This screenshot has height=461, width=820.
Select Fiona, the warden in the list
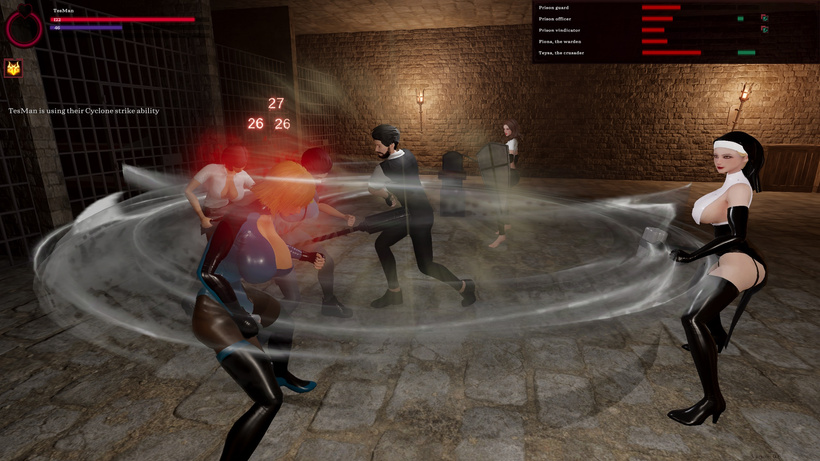pyautogui.click(x=559, y=41)
